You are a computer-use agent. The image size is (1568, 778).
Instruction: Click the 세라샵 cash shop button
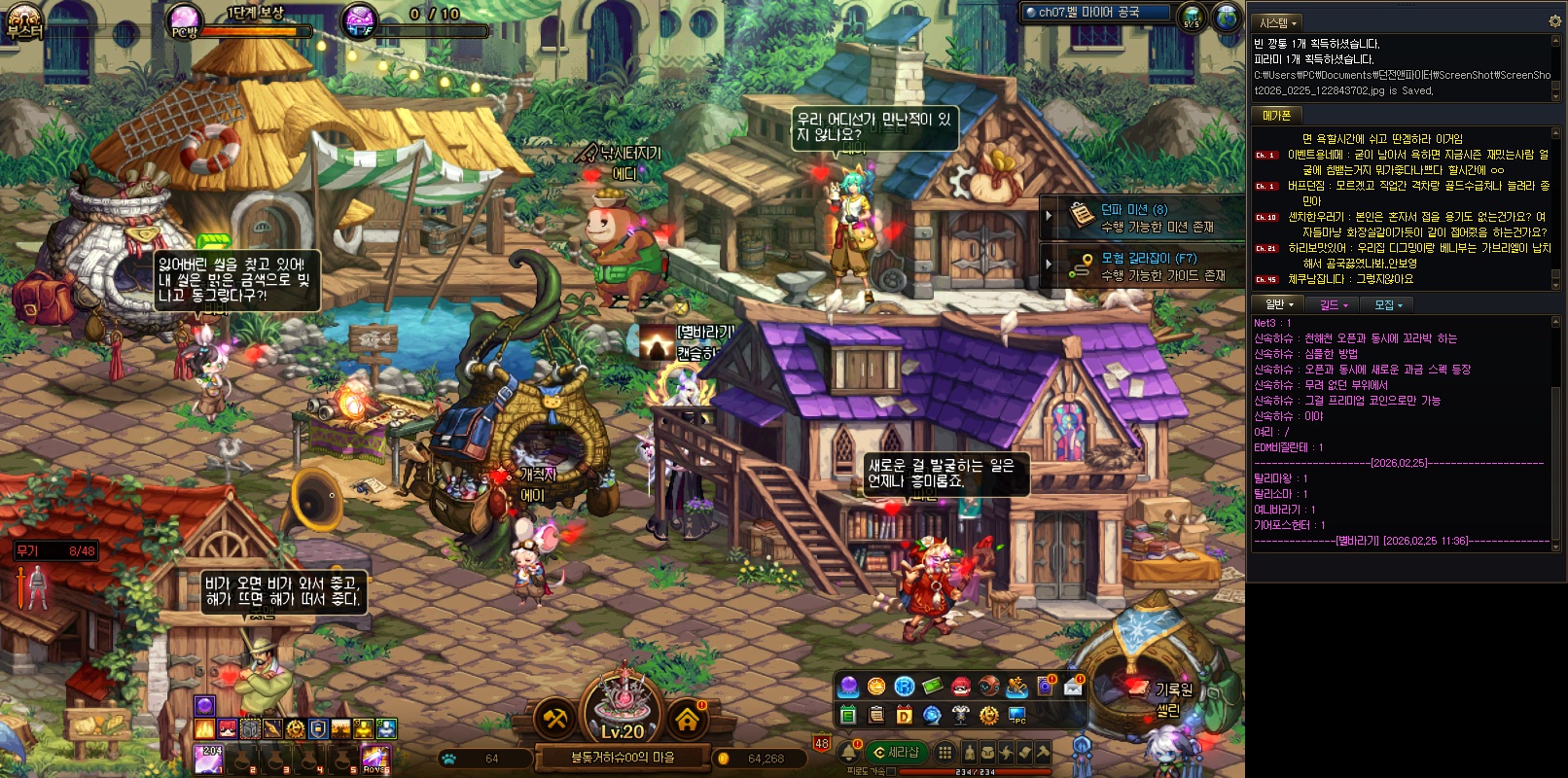pos(898,752)
